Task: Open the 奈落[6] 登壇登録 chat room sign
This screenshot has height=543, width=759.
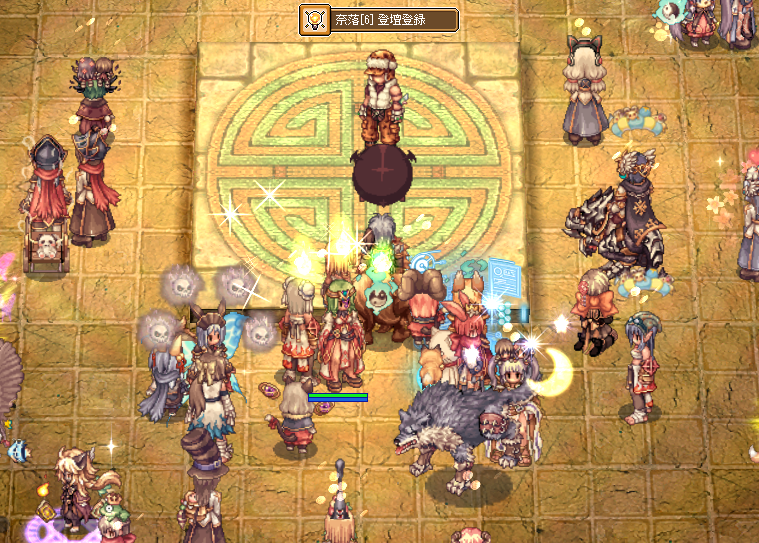Action: pyautogui.click(x=380, y=19)
